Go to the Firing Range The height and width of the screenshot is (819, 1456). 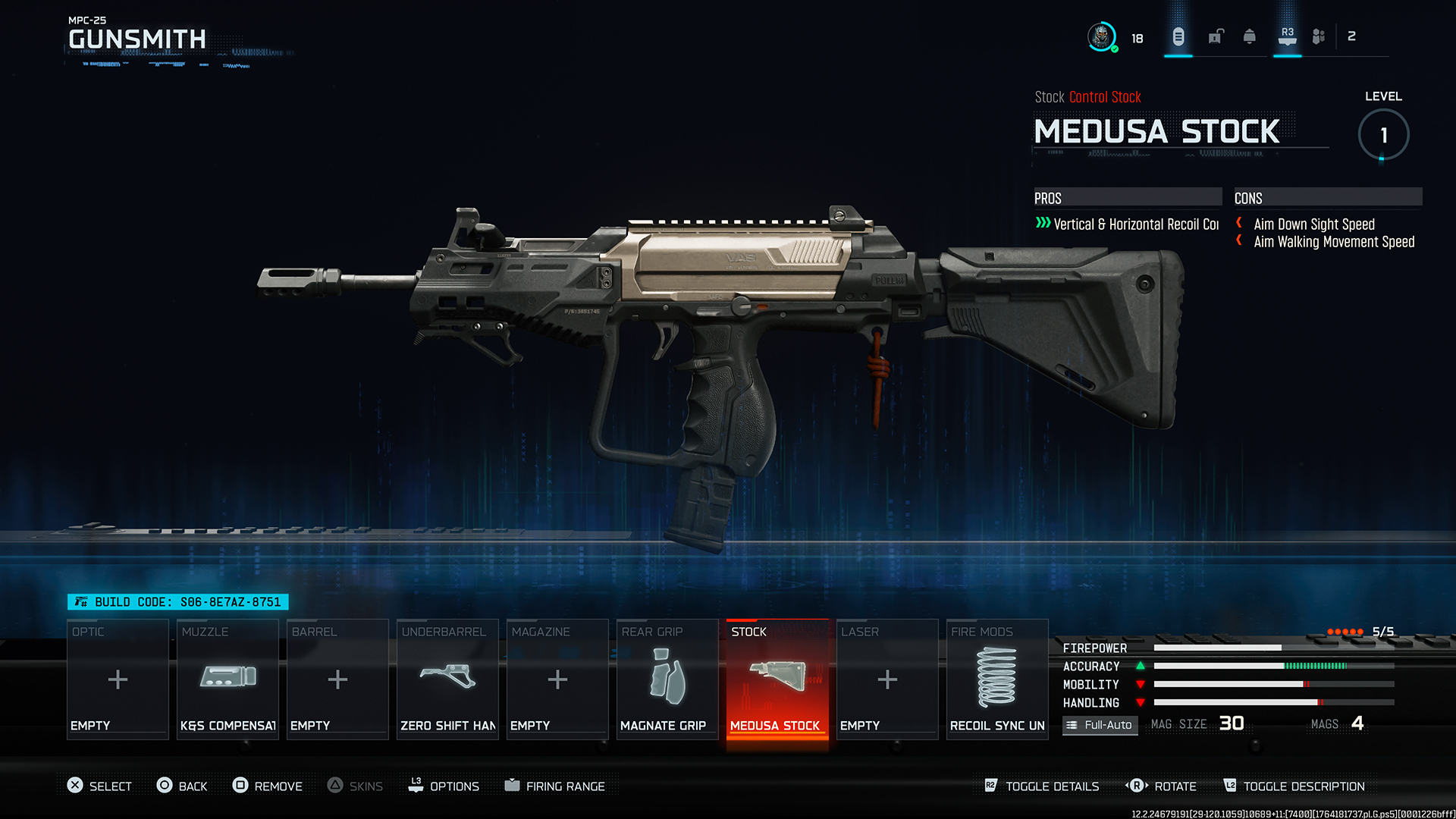click(556, 786)
